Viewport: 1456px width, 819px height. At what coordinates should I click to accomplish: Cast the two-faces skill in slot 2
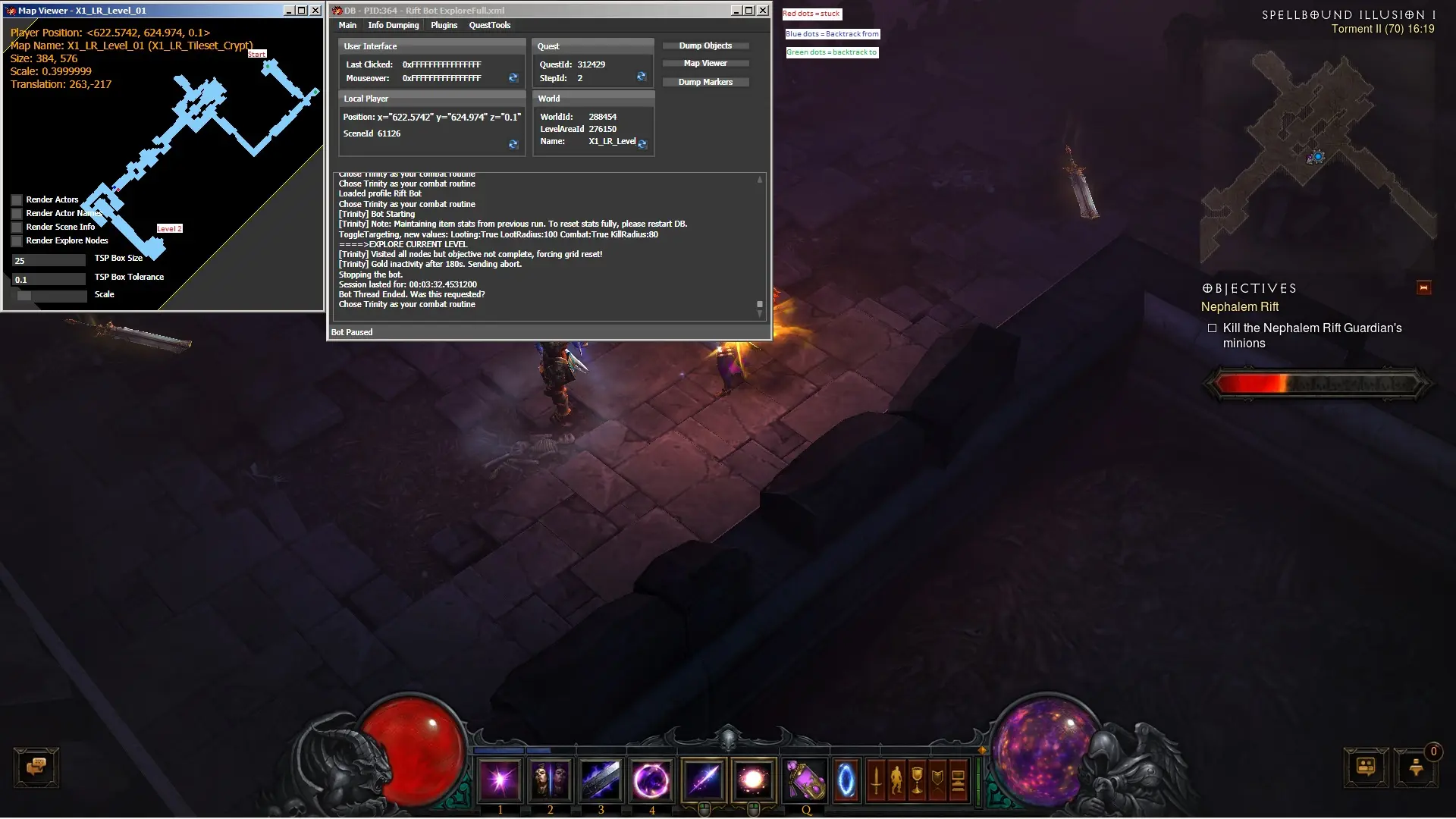tap(551, 780)
